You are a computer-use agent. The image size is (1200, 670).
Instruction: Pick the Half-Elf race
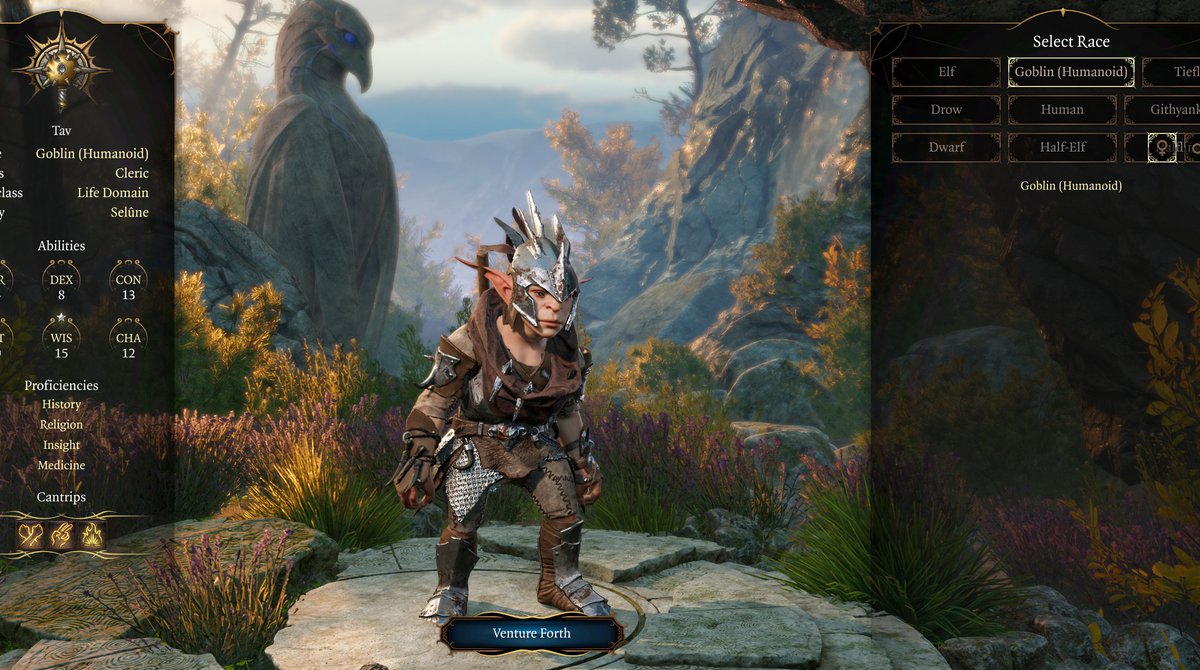(1062, 147)
